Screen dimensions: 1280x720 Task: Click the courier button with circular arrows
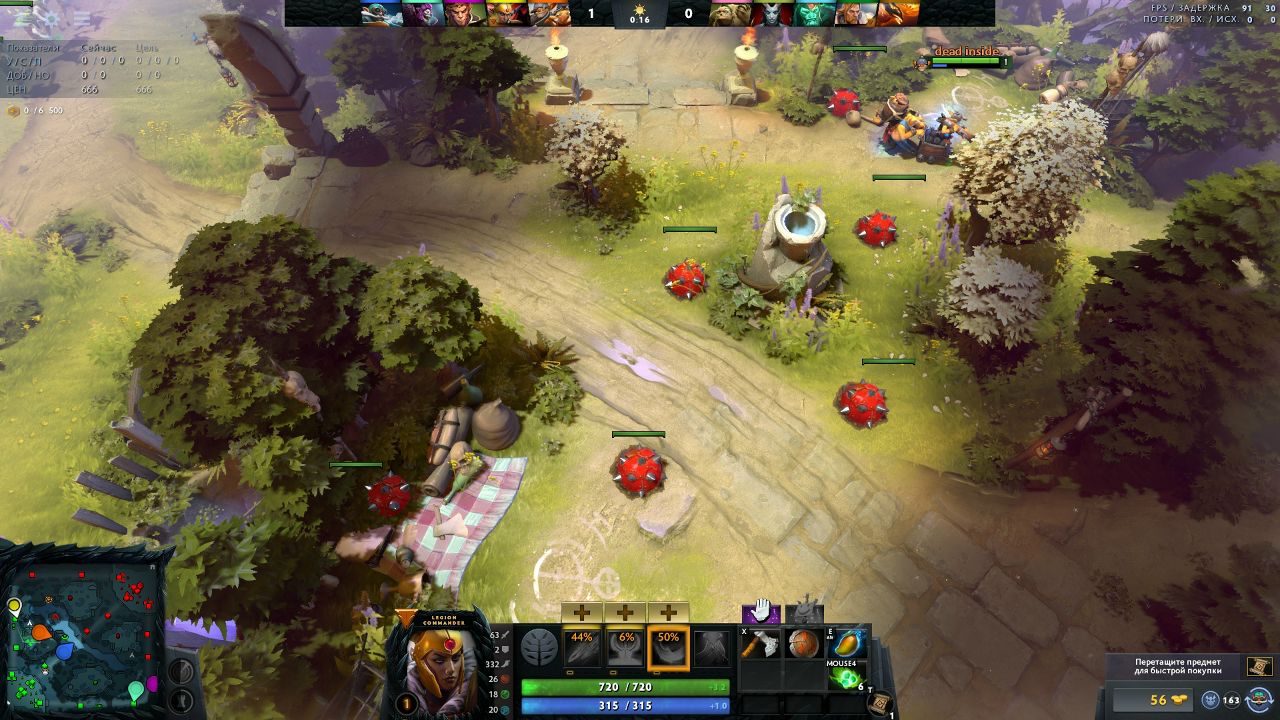pos(1258,700)
